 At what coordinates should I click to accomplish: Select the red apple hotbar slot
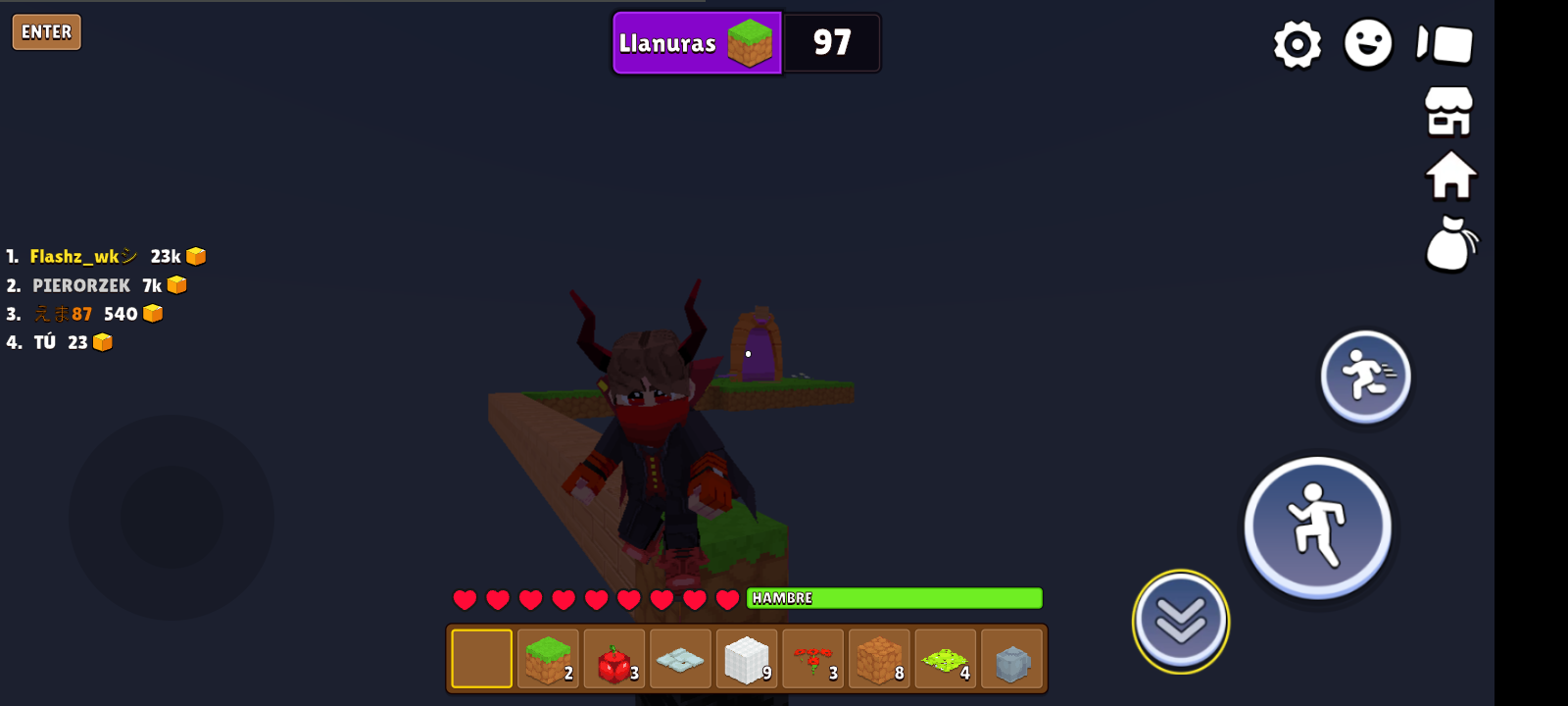click(614, 659)
